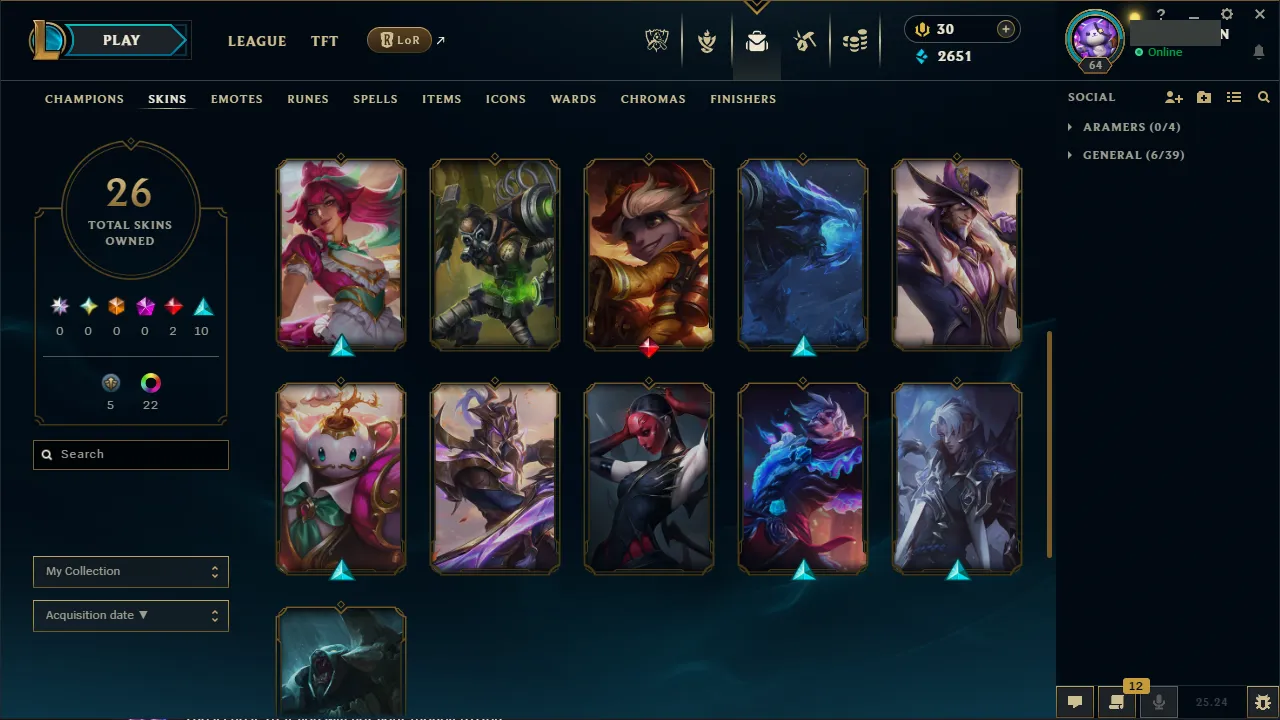Viewport: 1280px width, 720px height.
Task: Open the chat bubble icon in bottom bar
Action: pos(1075,701)
